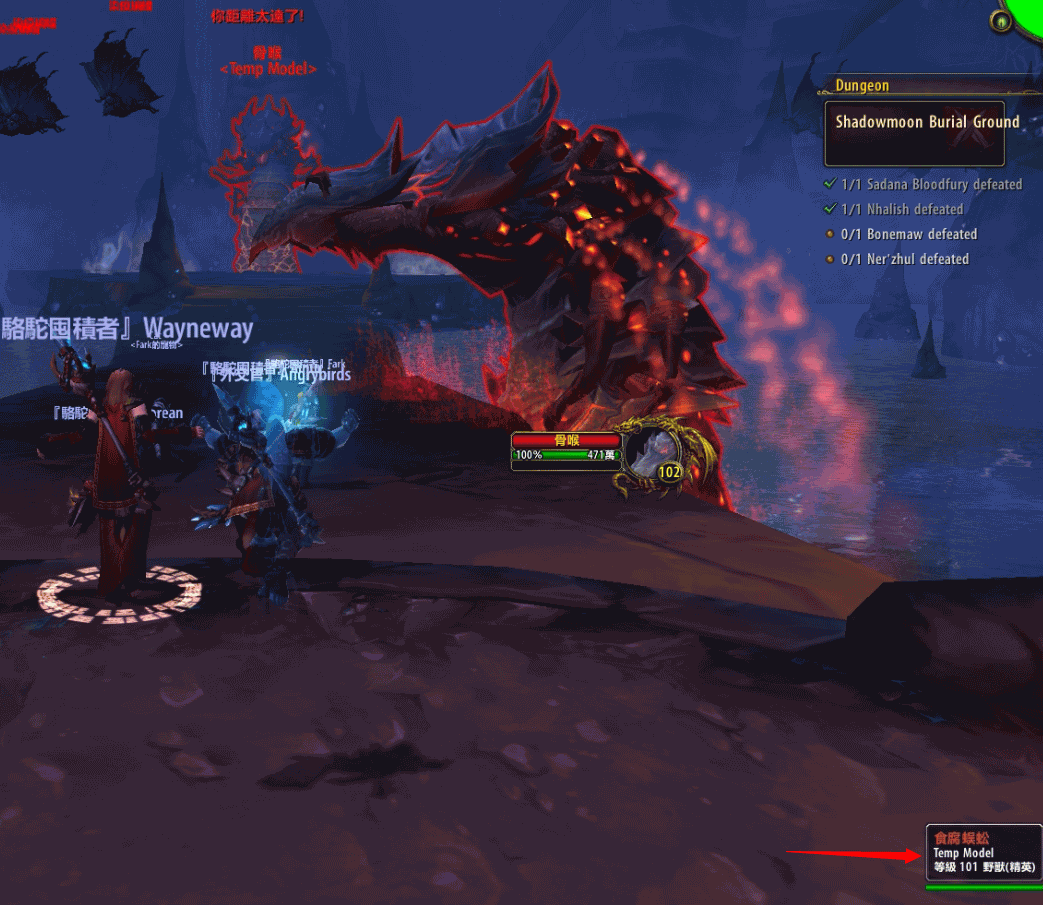Target the boss via the red 骨喉 nameplate
This screenshot has height=905, width=1043.
coord(566,440)
